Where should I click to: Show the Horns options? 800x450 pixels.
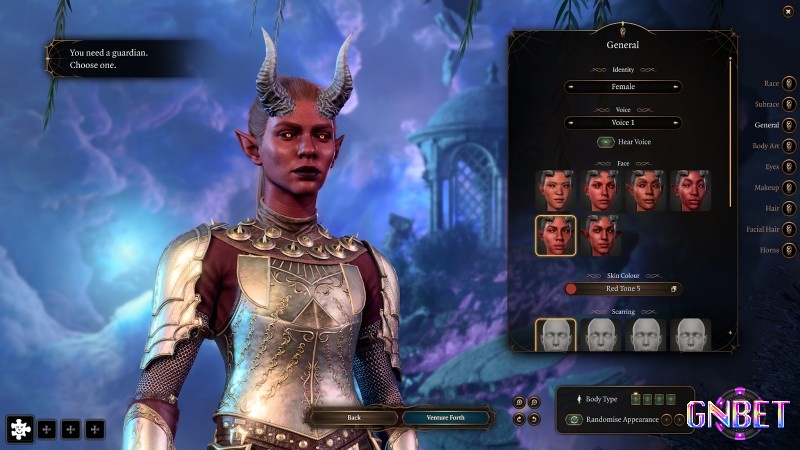tap(789, 250)
